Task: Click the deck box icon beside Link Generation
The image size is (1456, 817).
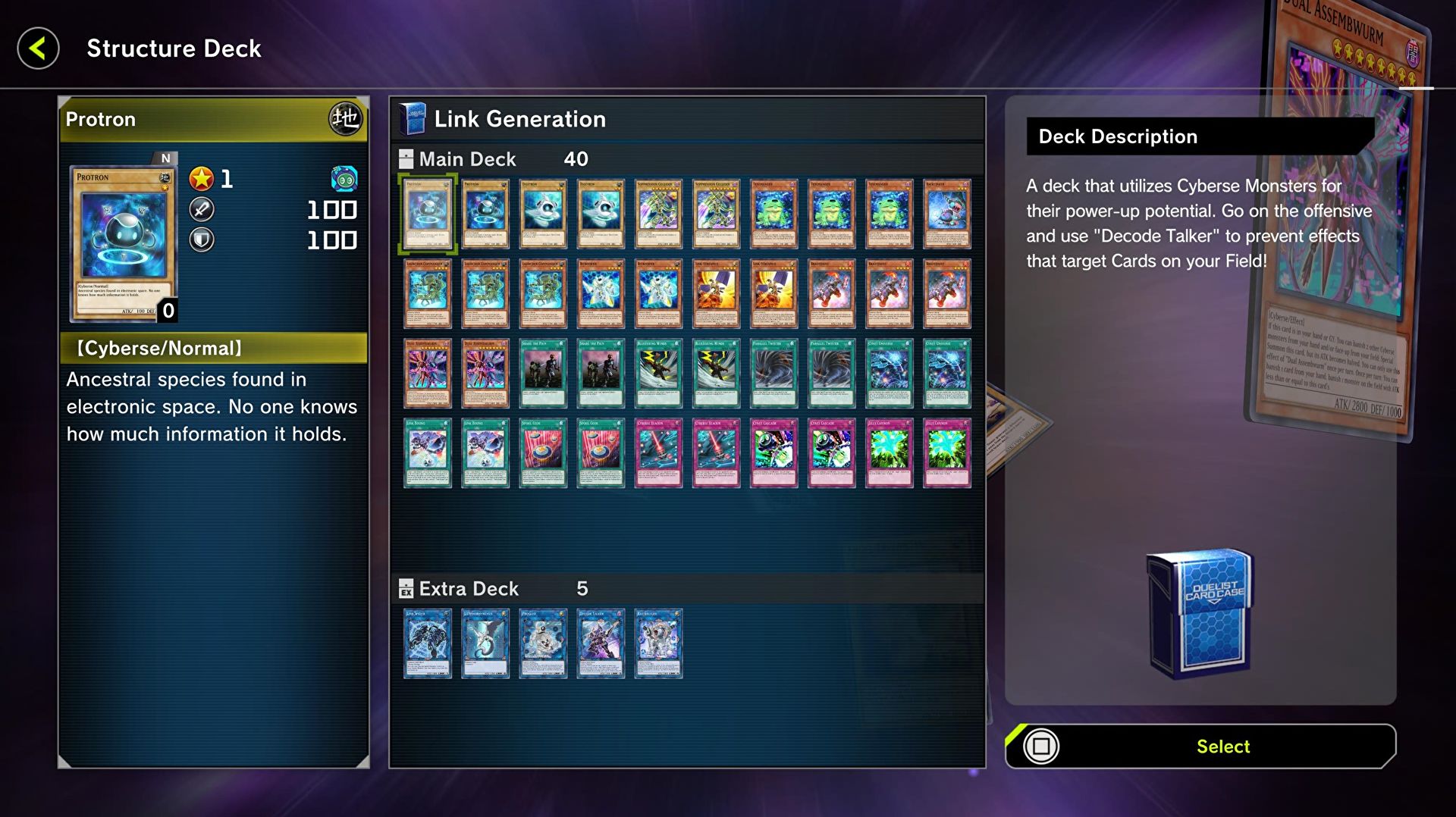Action: point(412,117)
